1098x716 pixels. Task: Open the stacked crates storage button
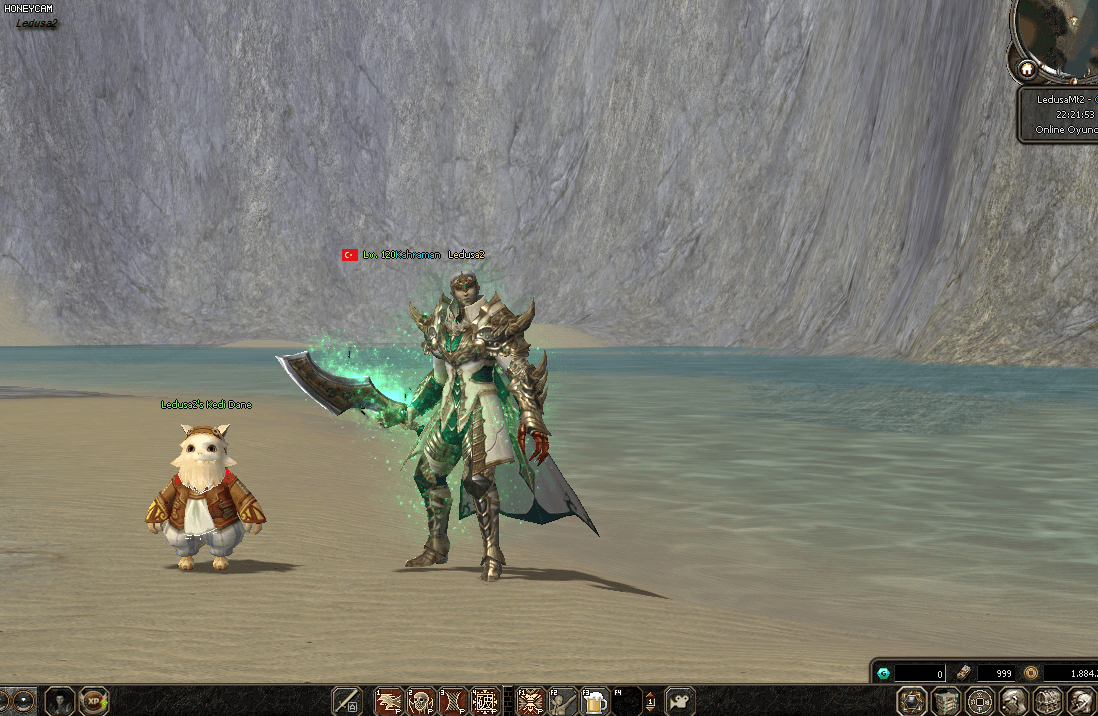945,701
